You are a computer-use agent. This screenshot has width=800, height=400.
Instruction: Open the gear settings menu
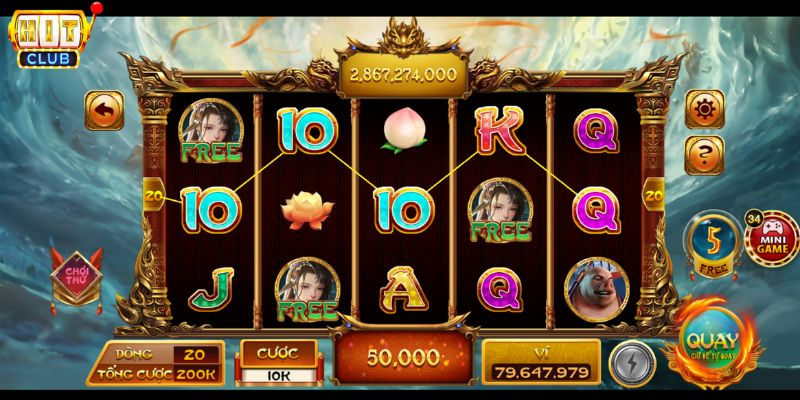pos(704,109)
